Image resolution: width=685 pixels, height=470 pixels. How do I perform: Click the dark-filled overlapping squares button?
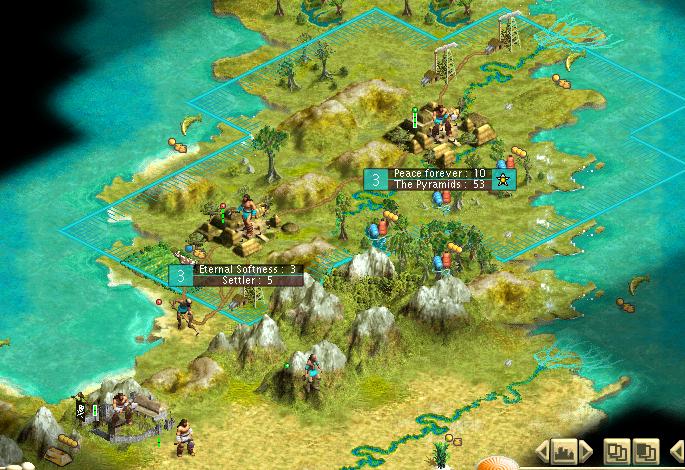pos(646,450)
